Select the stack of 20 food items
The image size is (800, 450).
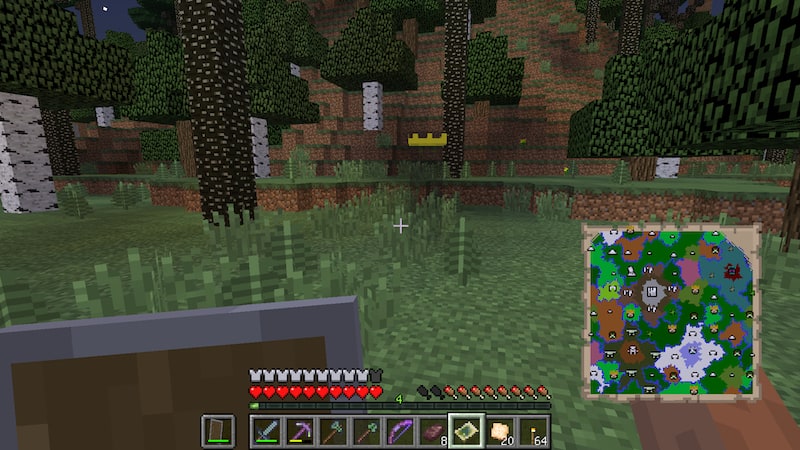500,431
